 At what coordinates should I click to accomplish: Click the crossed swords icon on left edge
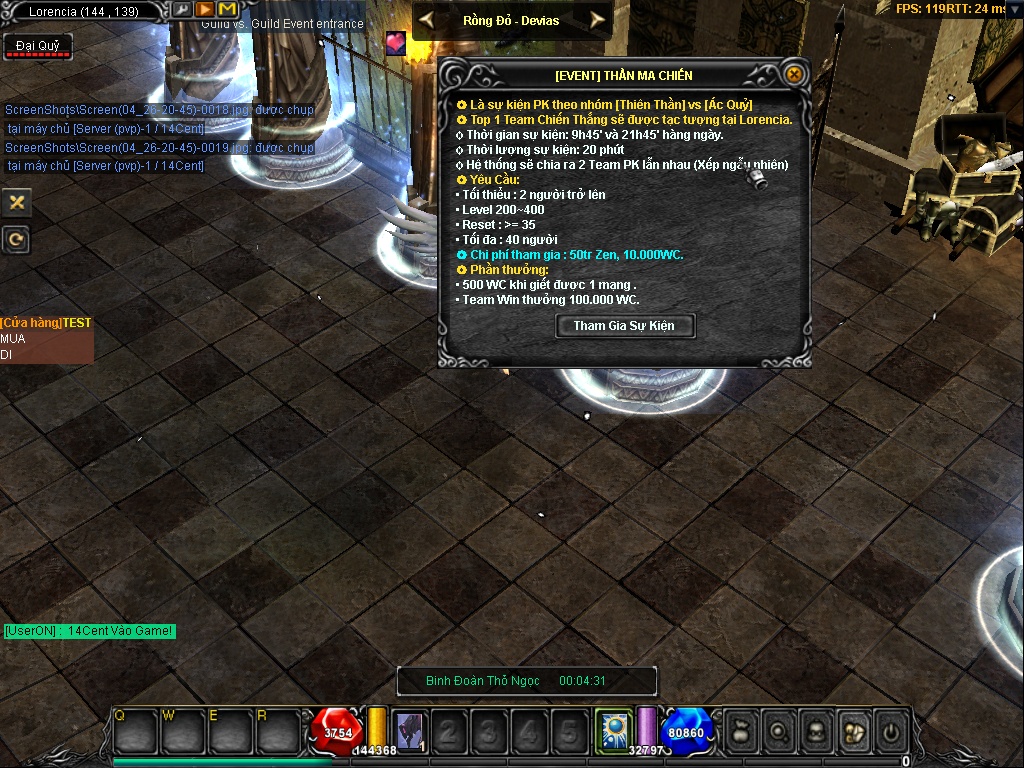coord(16,202)
